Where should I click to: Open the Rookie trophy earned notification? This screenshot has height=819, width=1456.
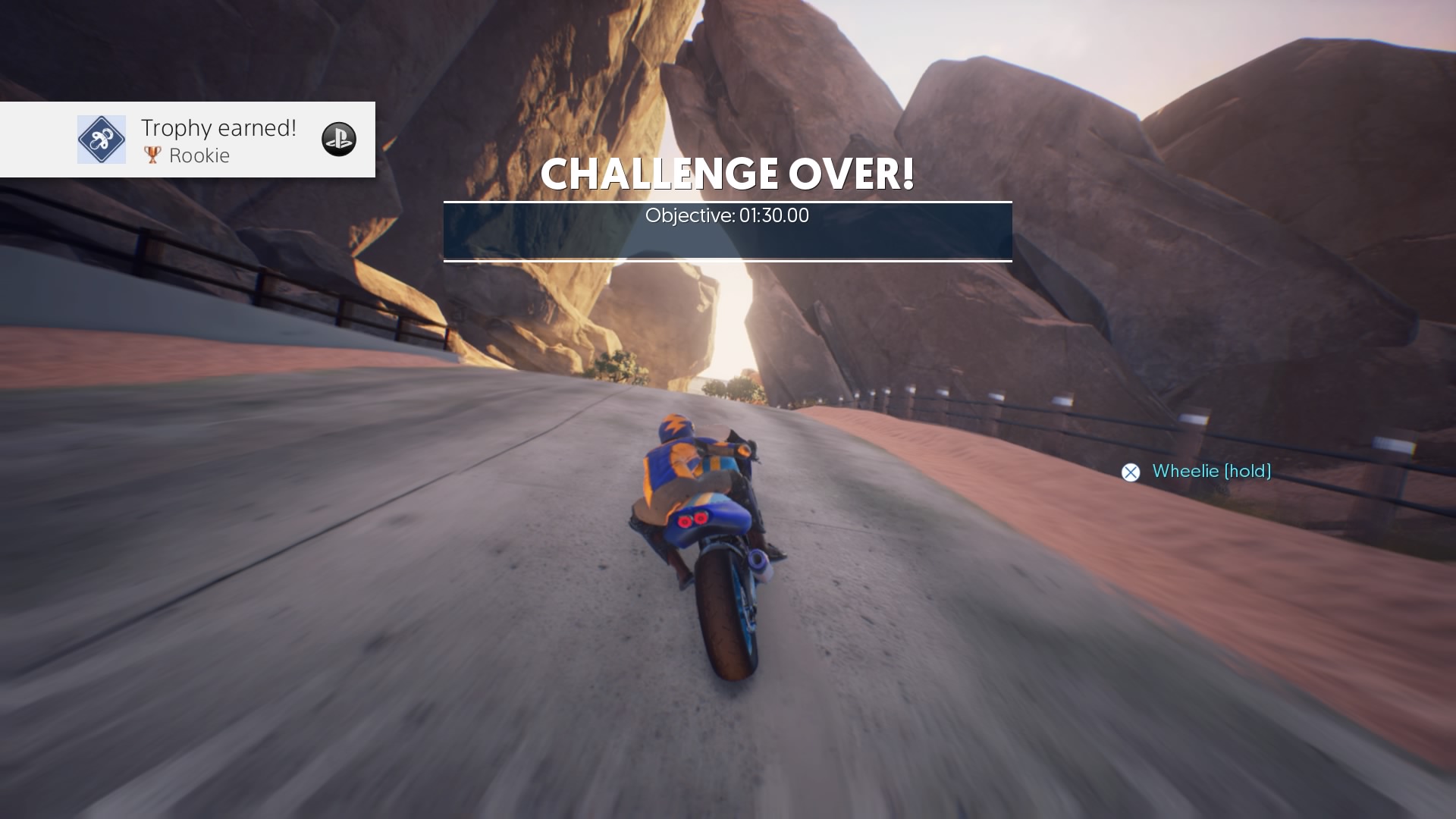click(x=218, y=140)
